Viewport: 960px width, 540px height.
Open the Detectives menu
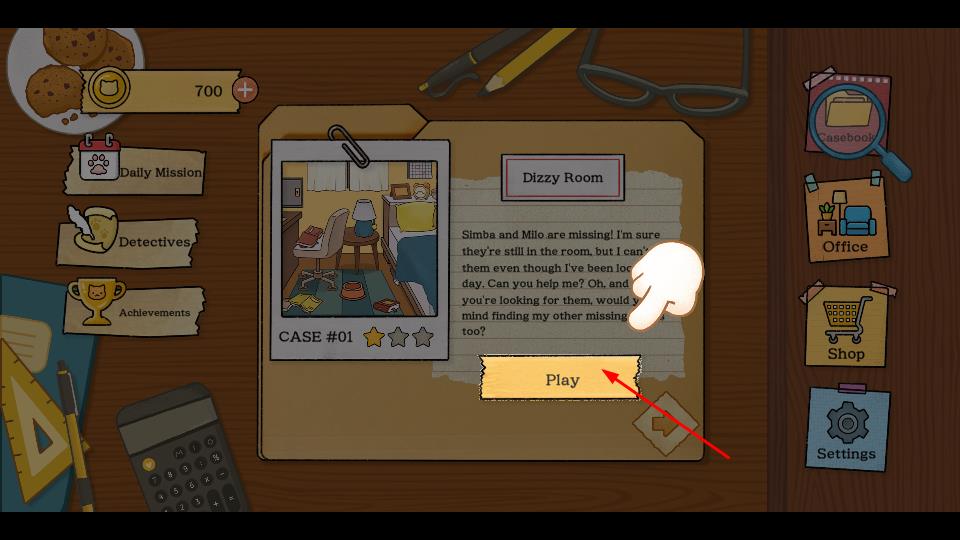click(x=130, y=241)
